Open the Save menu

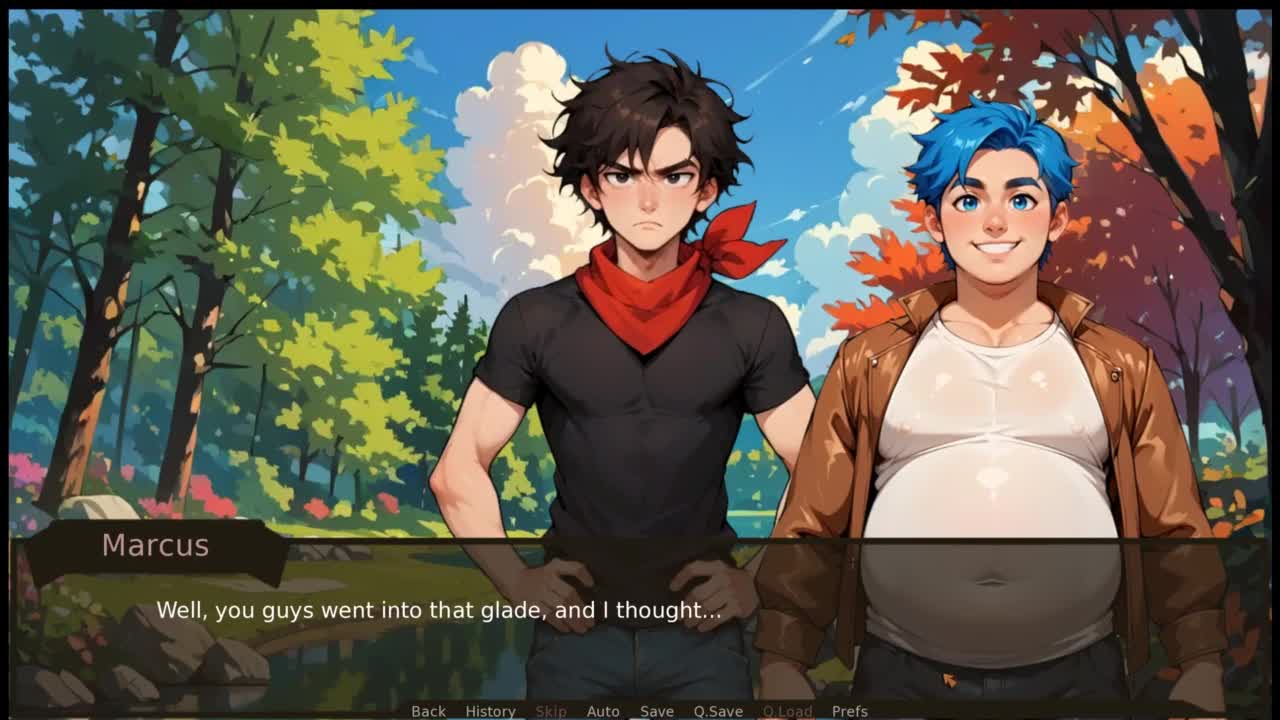(x=657, y=711)
